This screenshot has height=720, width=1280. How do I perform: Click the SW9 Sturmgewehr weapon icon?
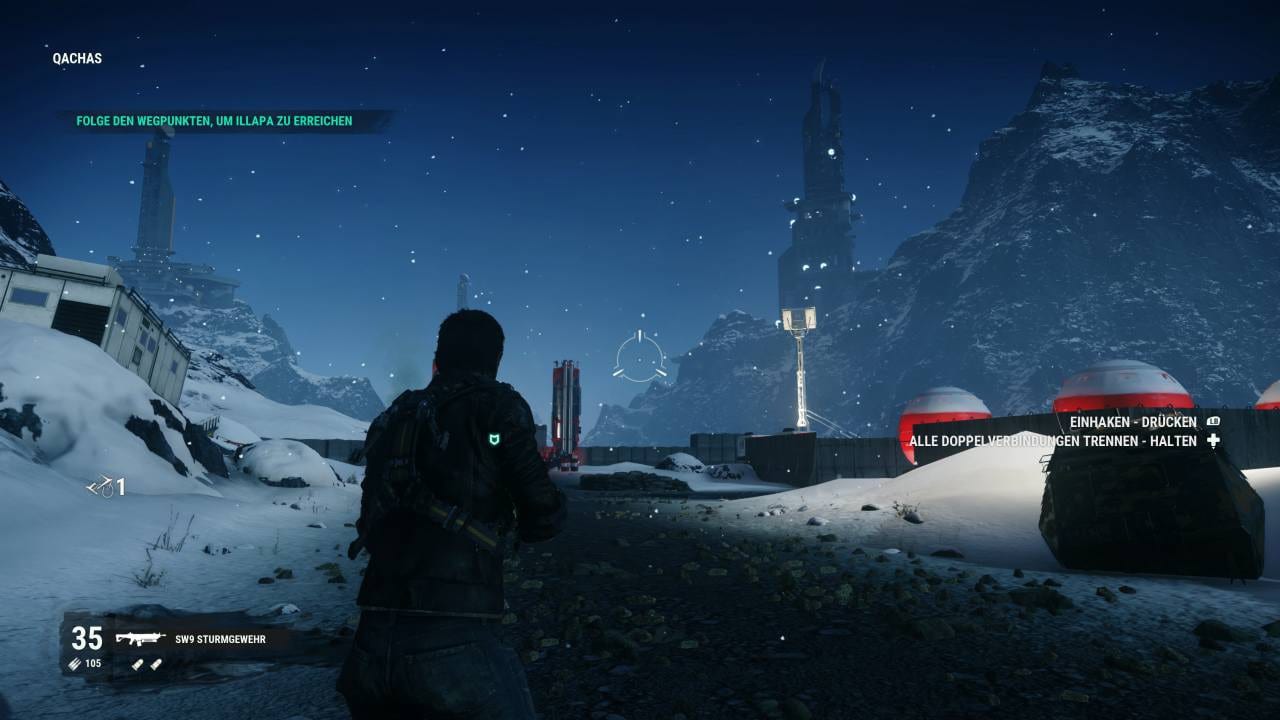pos(139,638)
